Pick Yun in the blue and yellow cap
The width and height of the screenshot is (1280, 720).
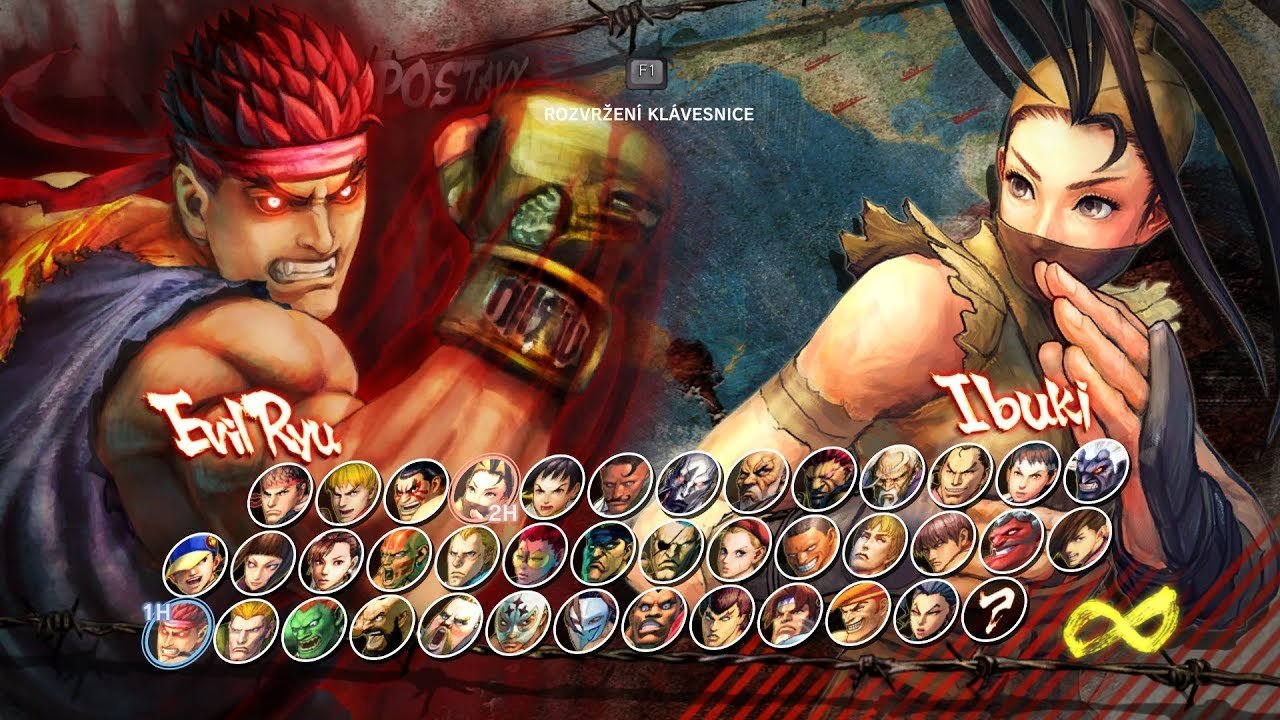pyautogui.click(x=195, y=565)
